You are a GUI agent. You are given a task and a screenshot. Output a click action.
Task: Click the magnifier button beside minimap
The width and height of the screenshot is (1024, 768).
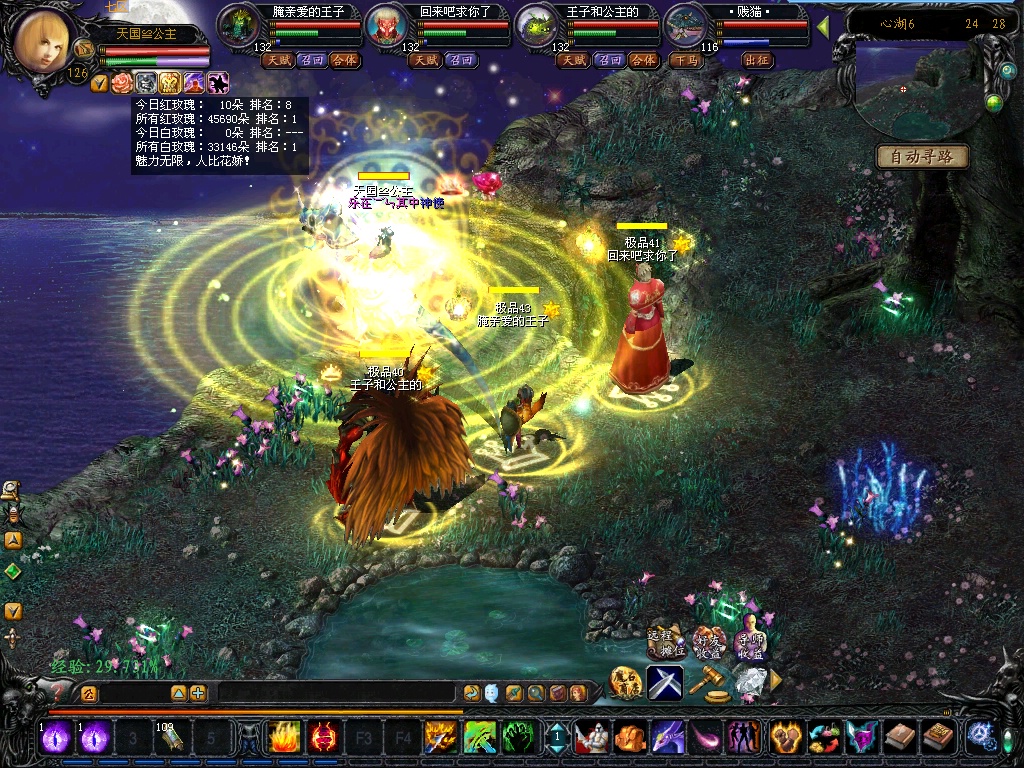coord(1007,72)
